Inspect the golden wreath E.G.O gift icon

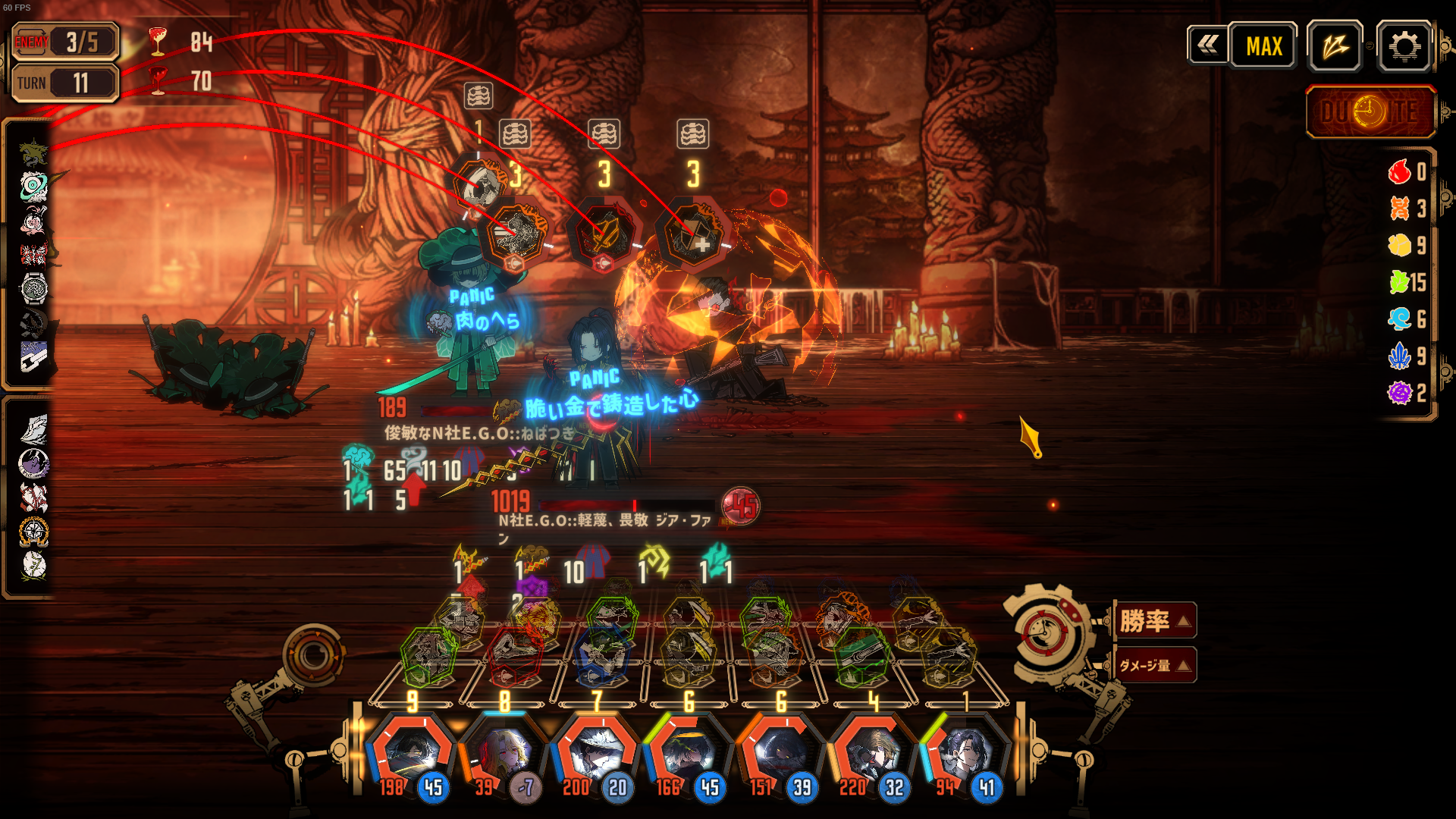point(33,532)
